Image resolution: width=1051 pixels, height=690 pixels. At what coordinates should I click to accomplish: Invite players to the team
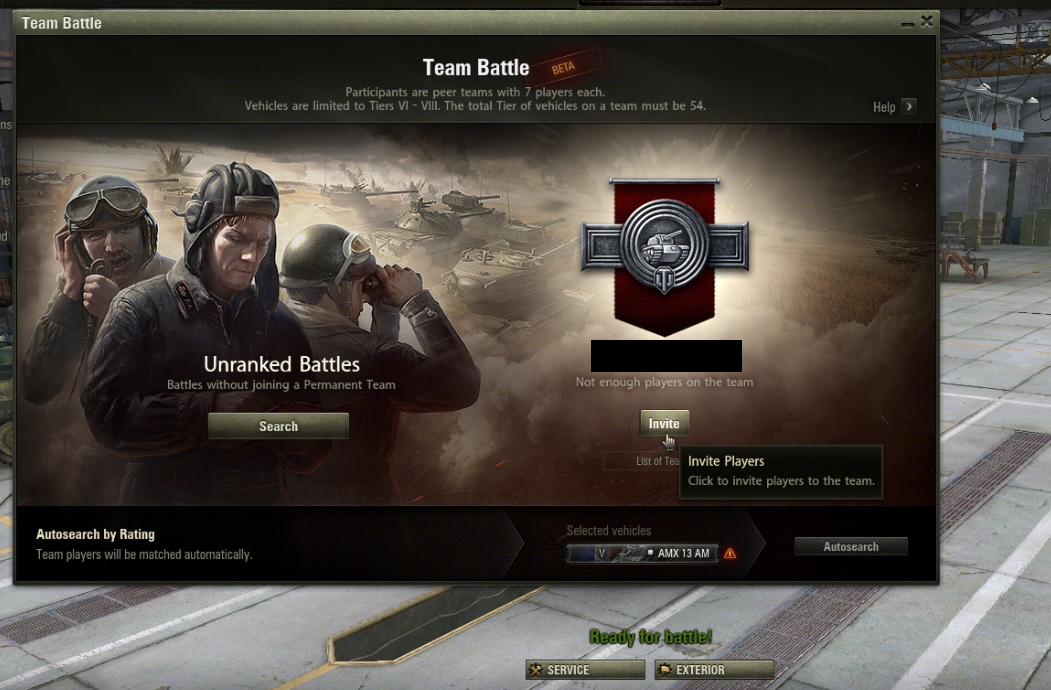point(664,424)
